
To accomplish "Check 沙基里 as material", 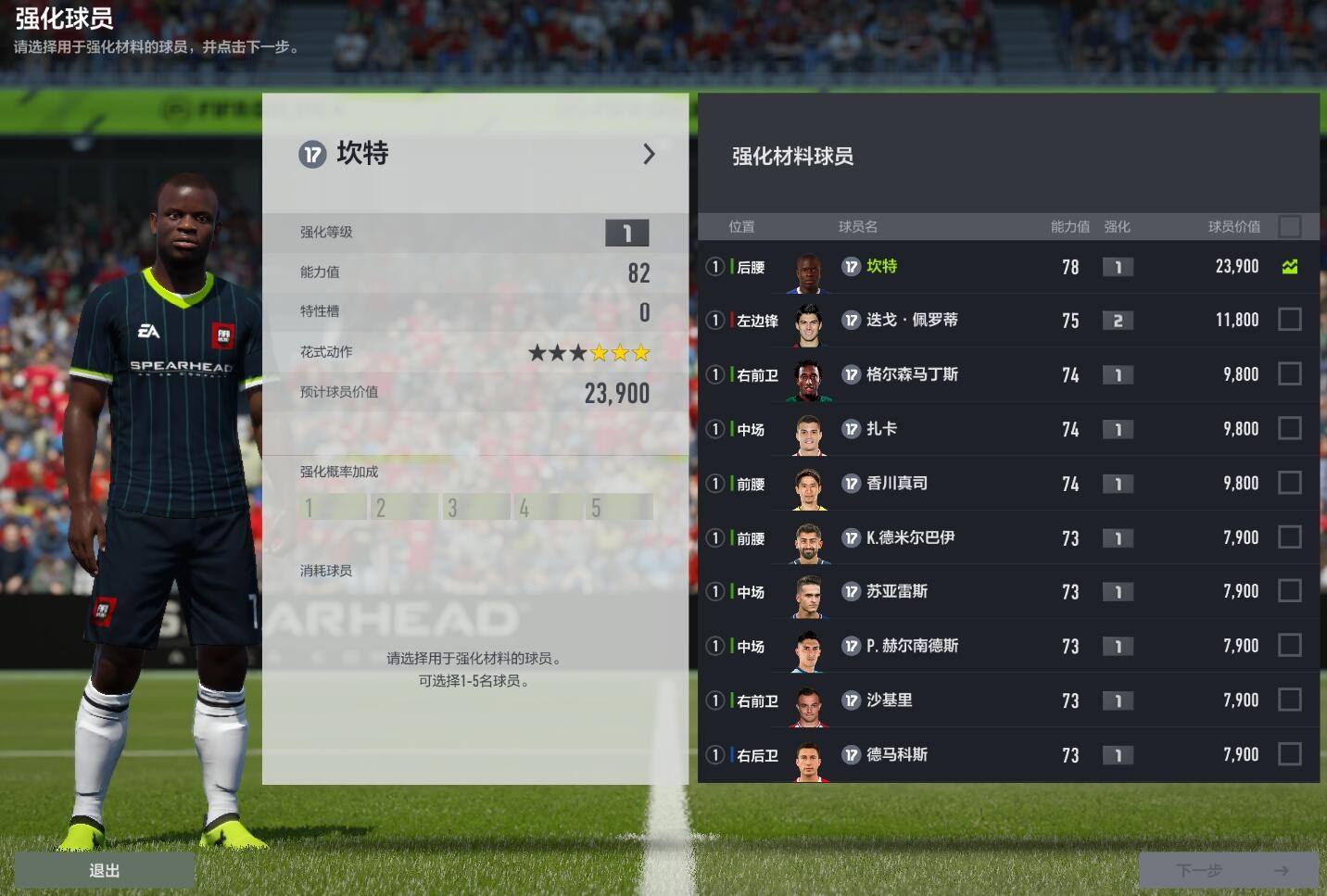I will 1289,700.
